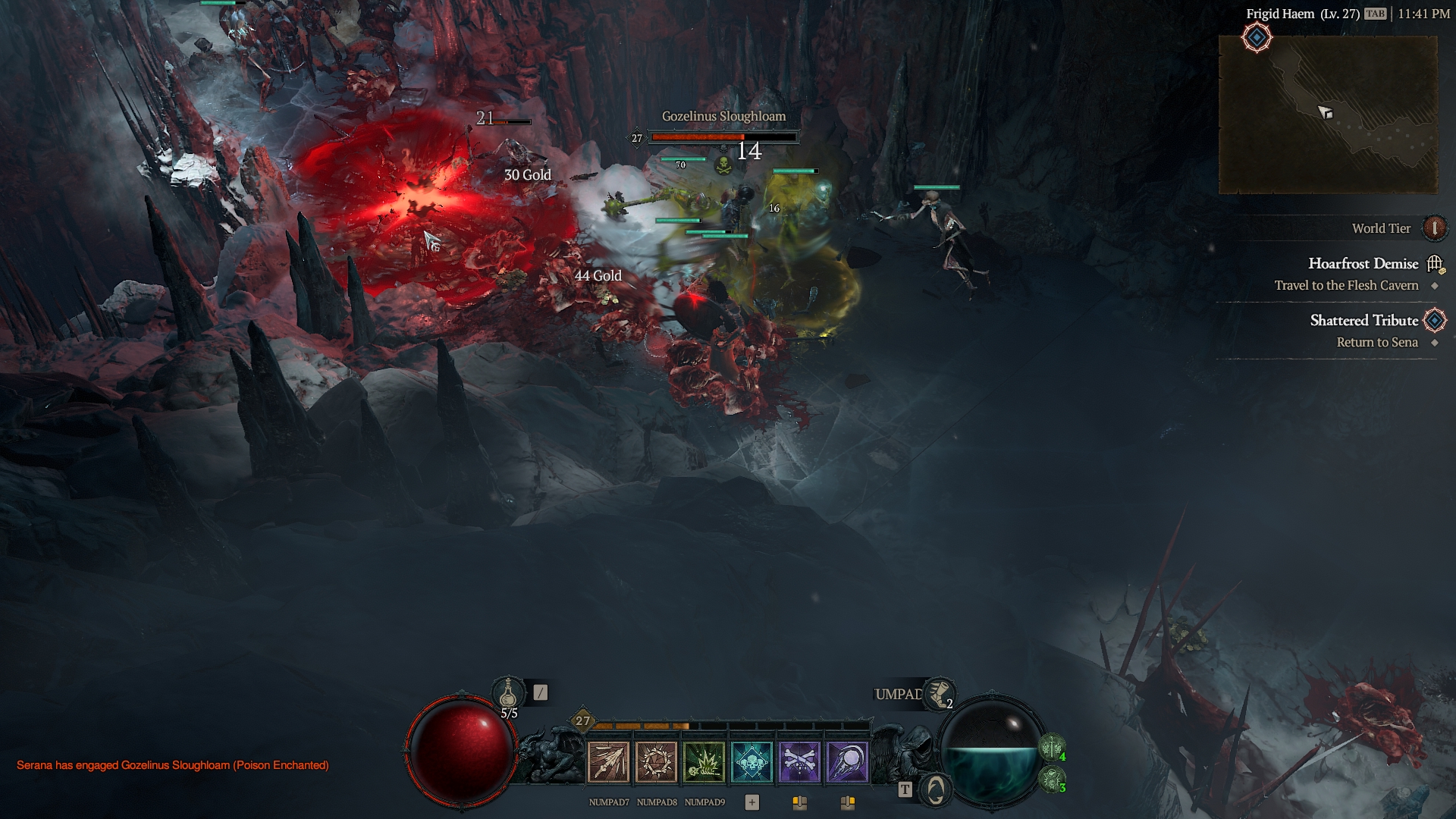The width and height of the screenshot is (1456, 819).
Task: Cast the purple crossbones curse skill
Action: coord(799,761)
